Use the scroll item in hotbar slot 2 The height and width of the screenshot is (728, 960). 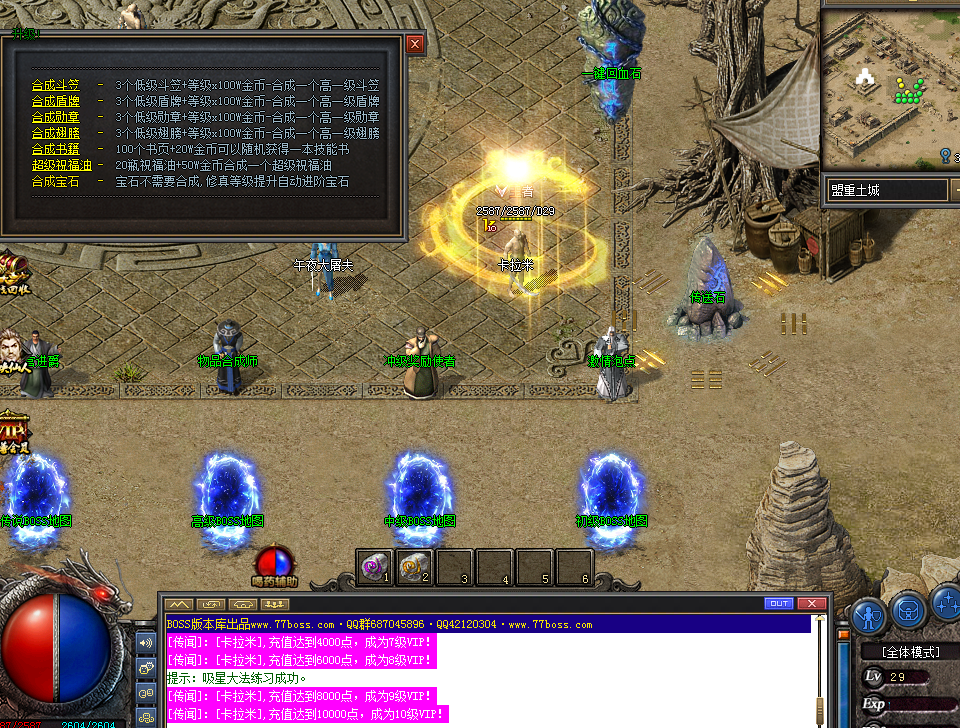point(415,567)
